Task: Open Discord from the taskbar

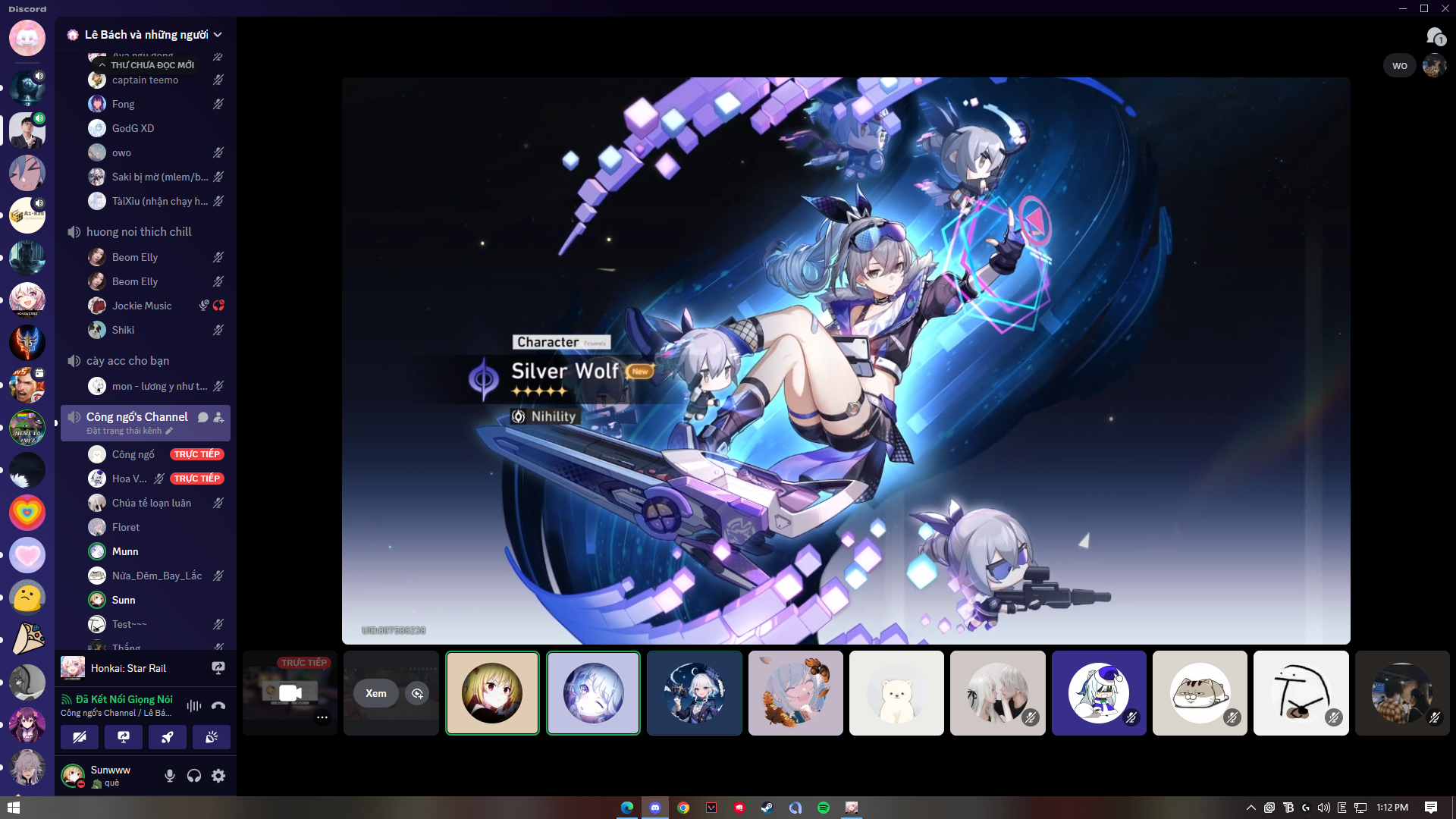Action: click(655, 808)
